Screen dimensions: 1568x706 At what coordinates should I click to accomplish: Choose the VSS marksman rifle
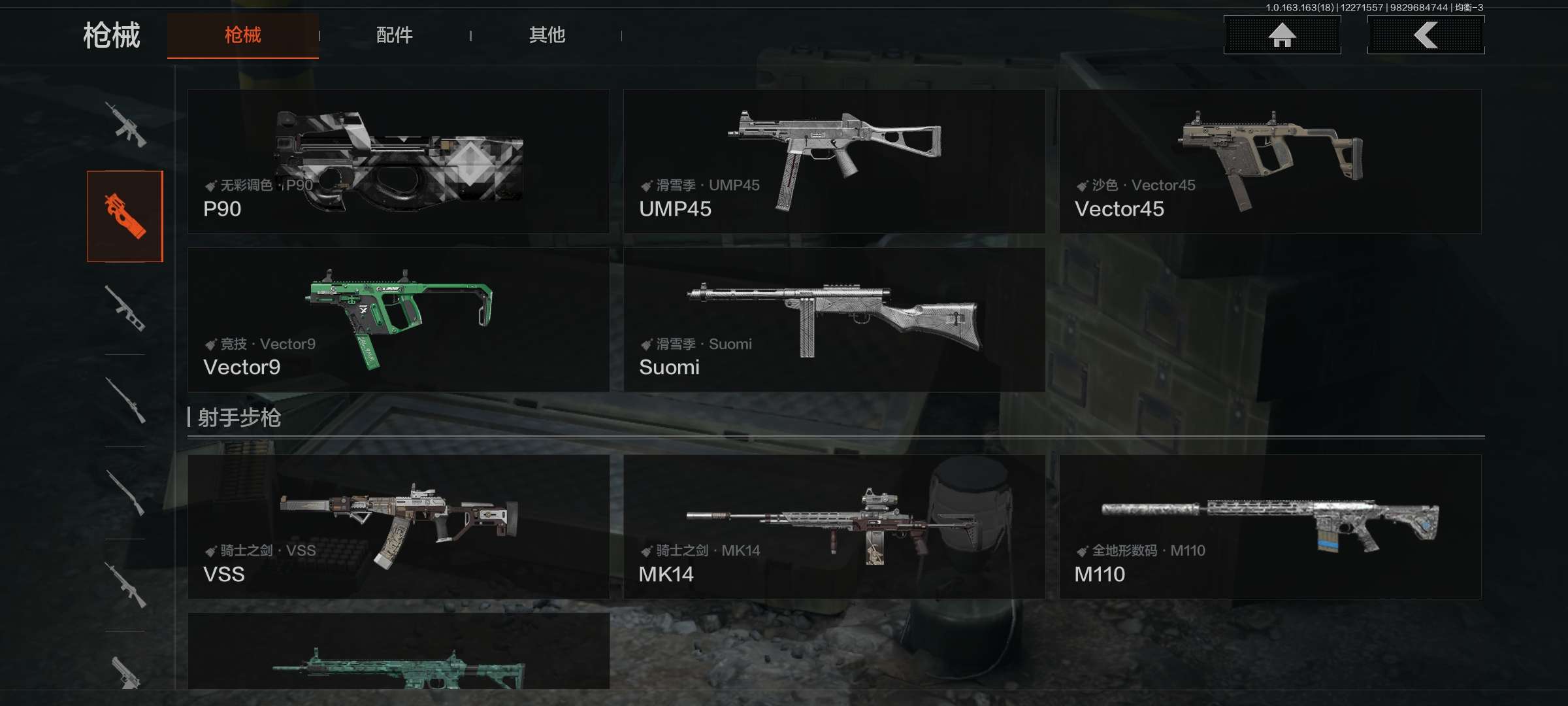tap(399, 527)
